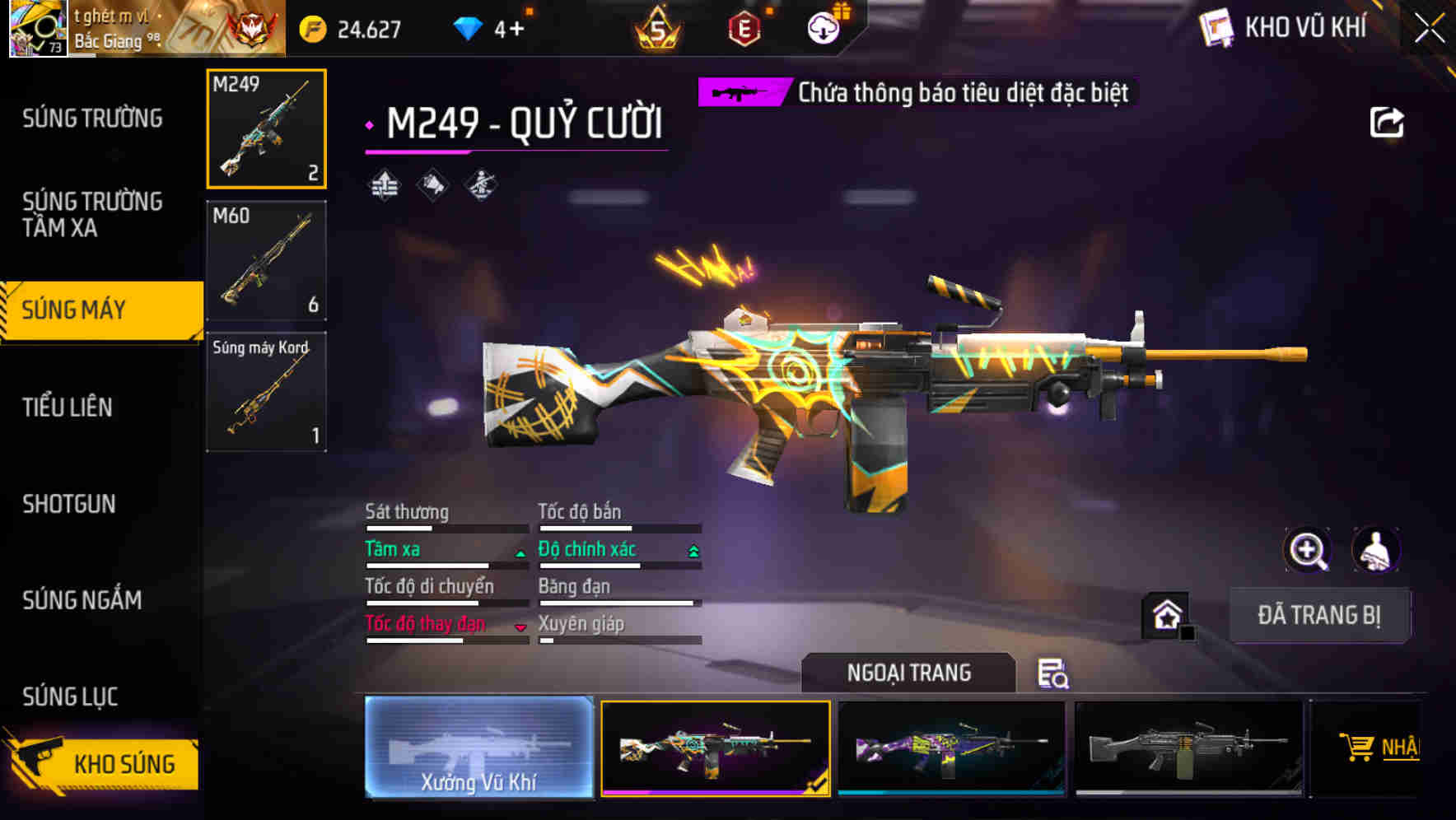Click the Sát thương stat bar
The height and width of the screenshot is (820, 1456).
[445, 527]
